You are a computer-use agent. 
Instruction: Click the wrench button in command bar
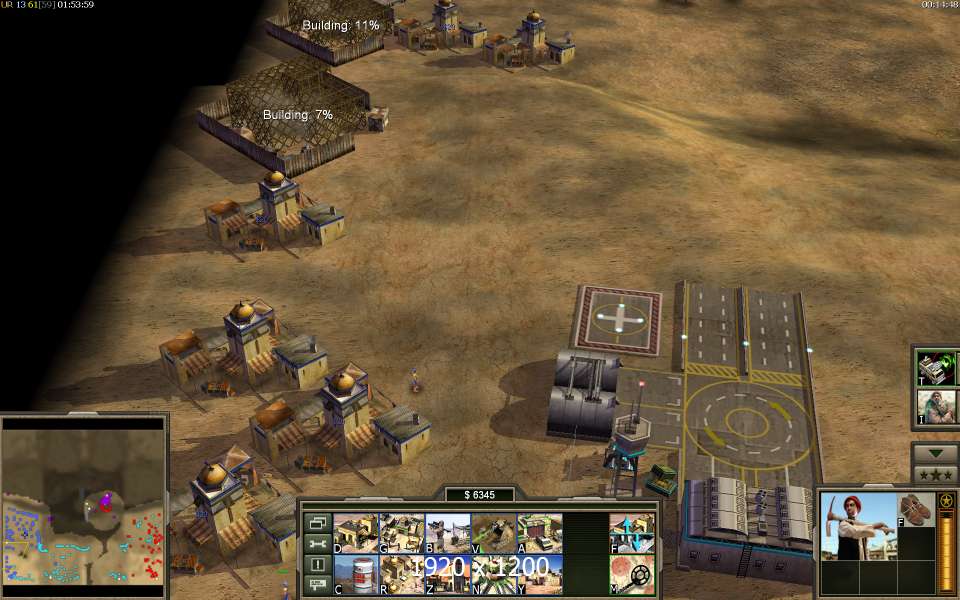[317, 543]
